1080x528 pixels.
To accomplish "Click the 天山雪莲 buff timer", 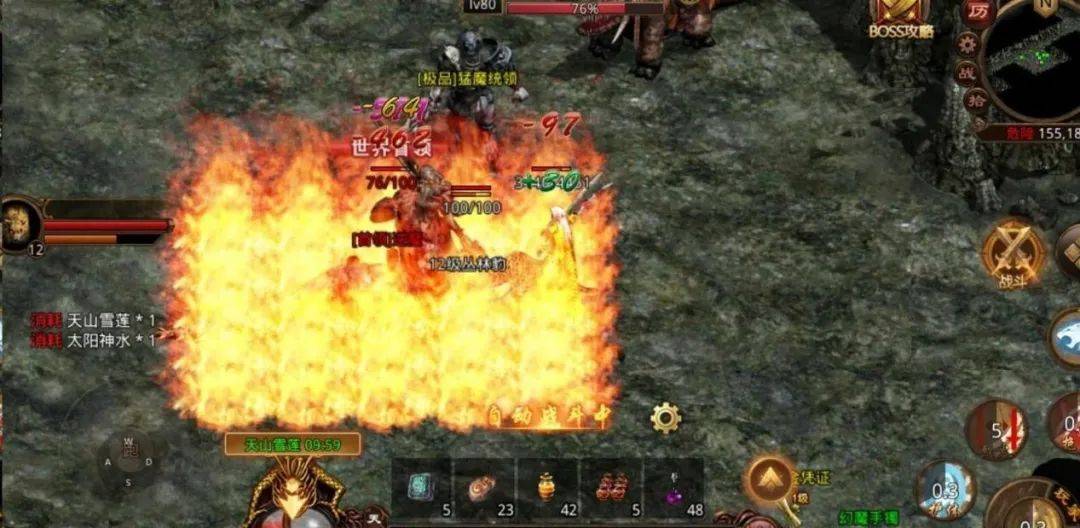I will [292, 445].
